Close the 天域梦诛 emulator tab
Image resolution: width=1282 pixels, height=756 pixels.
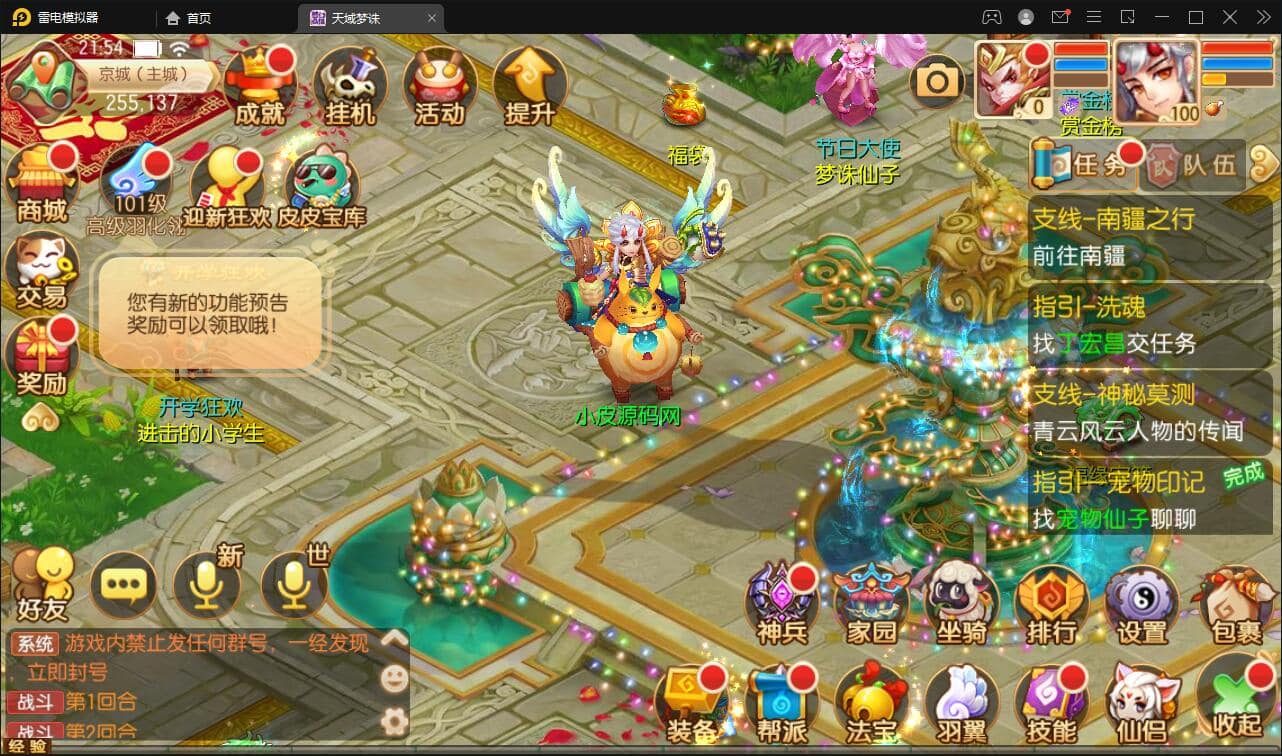coord(432,18)
